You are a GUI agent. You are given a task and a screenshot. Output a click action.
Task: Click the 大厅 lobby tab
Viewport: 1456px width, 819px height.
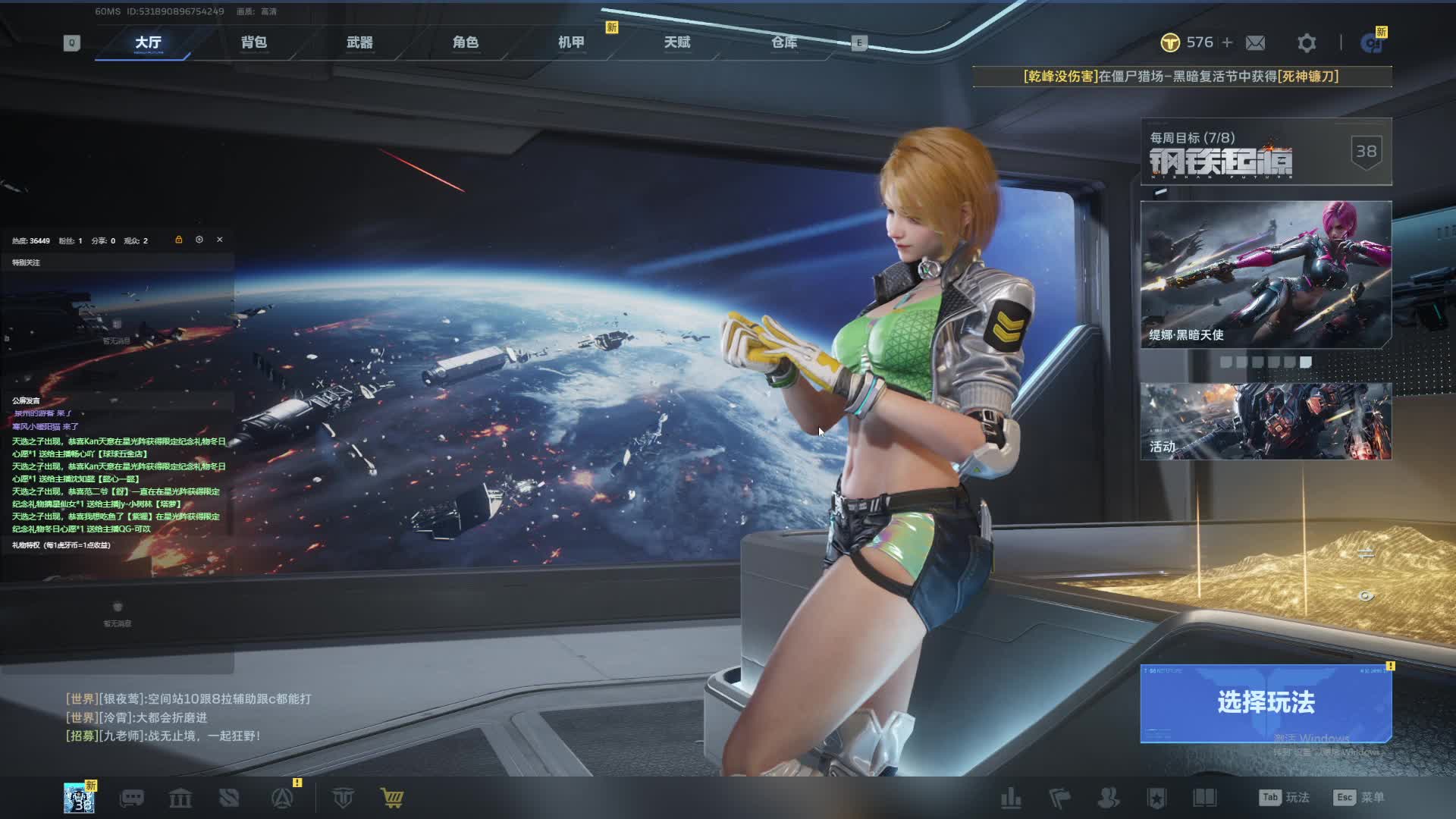point(148,42)
